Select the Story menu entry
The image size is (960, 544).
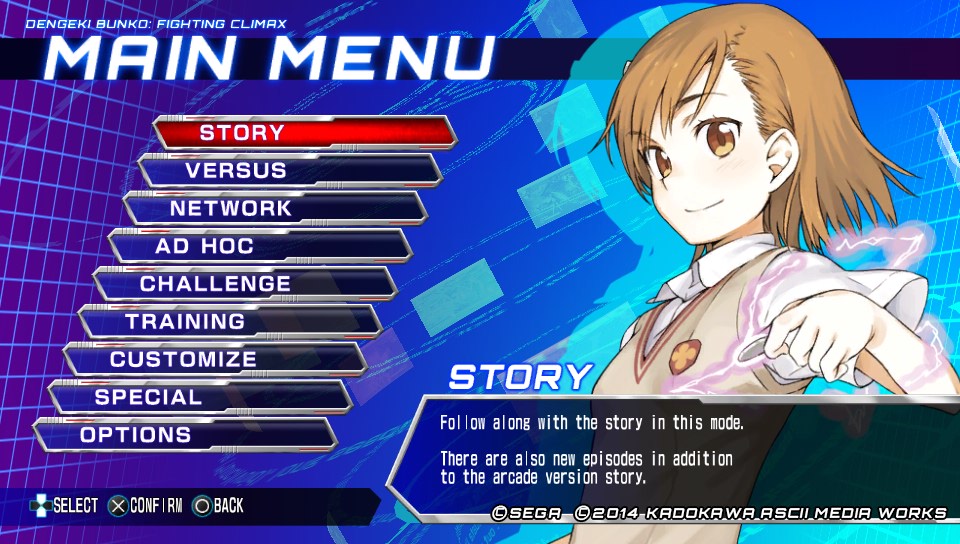[304, 132]
